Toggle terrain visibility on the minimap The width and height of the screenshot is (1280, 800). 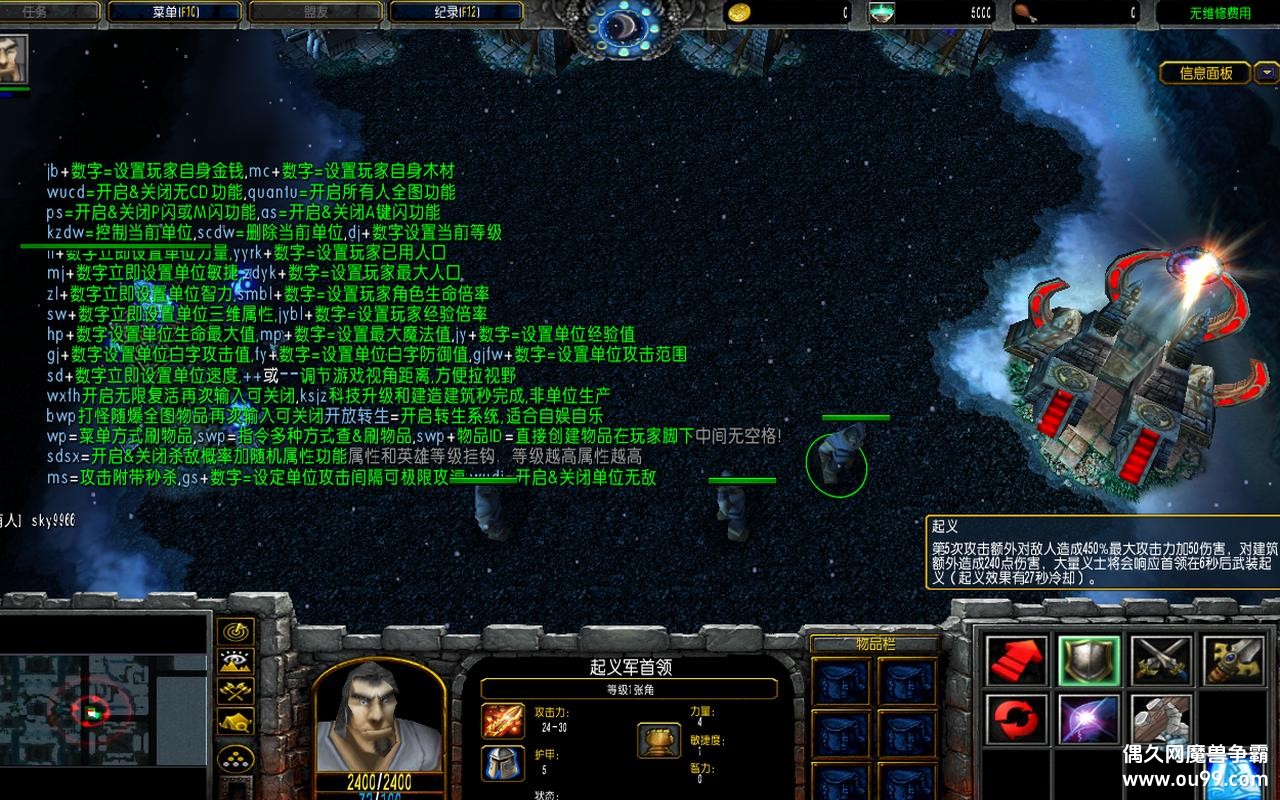pos(238,663)
